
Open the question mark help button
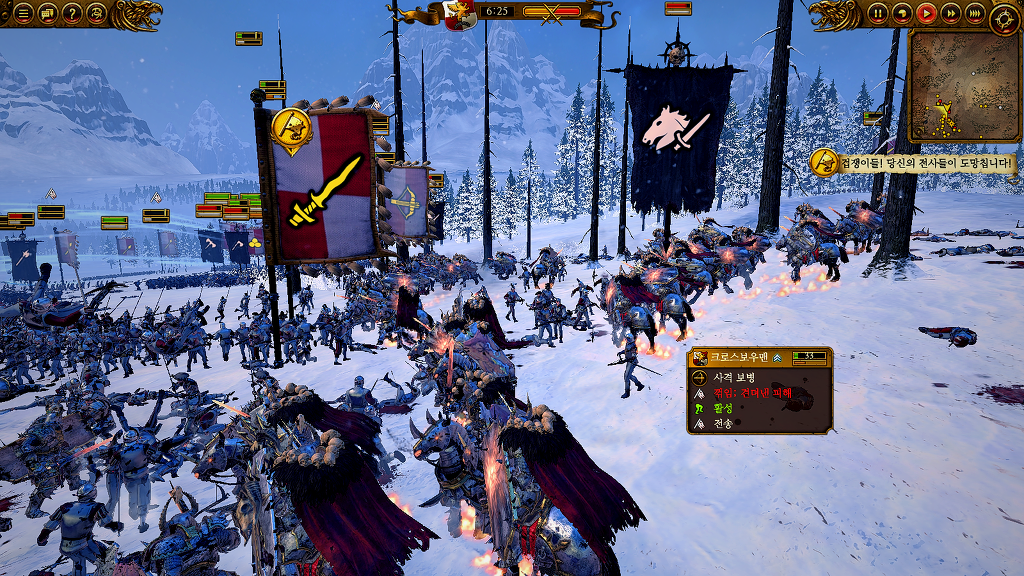coord(72,14)
